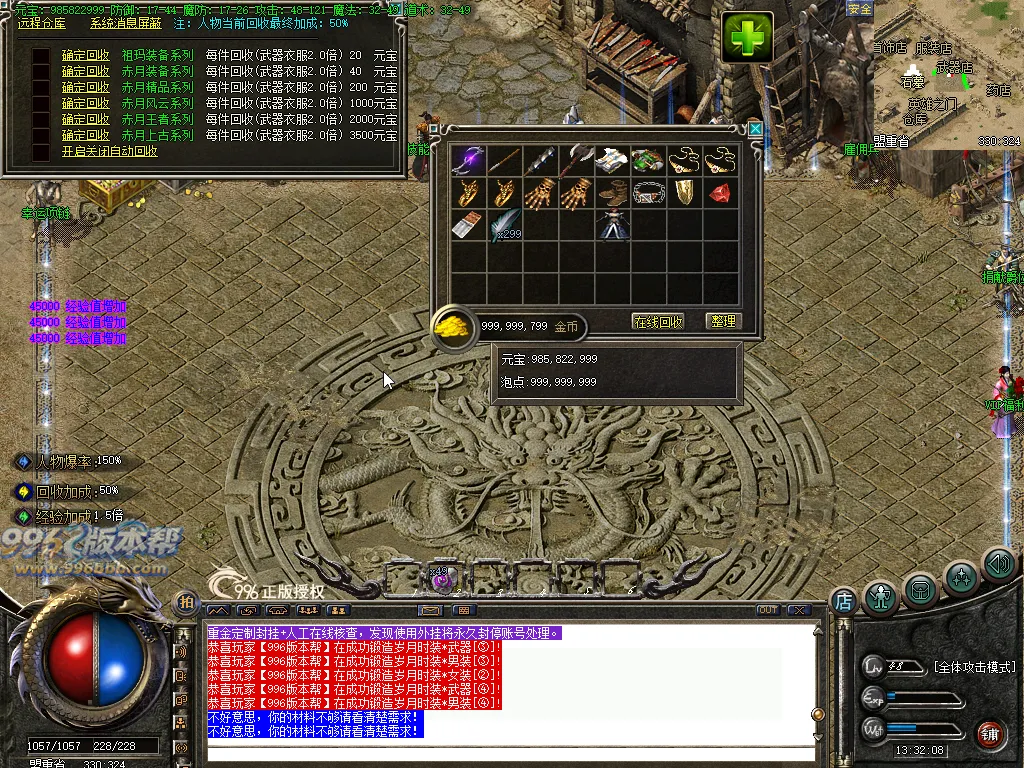Select the purple glowing scythe weapon
Image resolution: width=1024 pixels, height=768 pixels.
point(467,160)
